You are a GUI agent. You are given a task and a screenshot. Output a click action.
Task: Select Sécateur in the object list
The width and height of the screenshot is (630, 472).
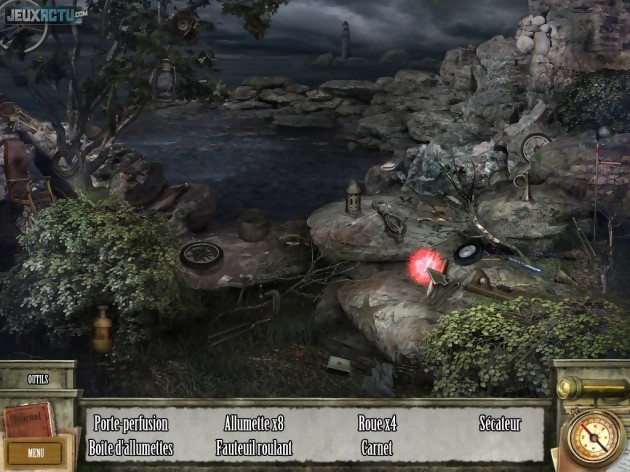(x=499, y=424)
